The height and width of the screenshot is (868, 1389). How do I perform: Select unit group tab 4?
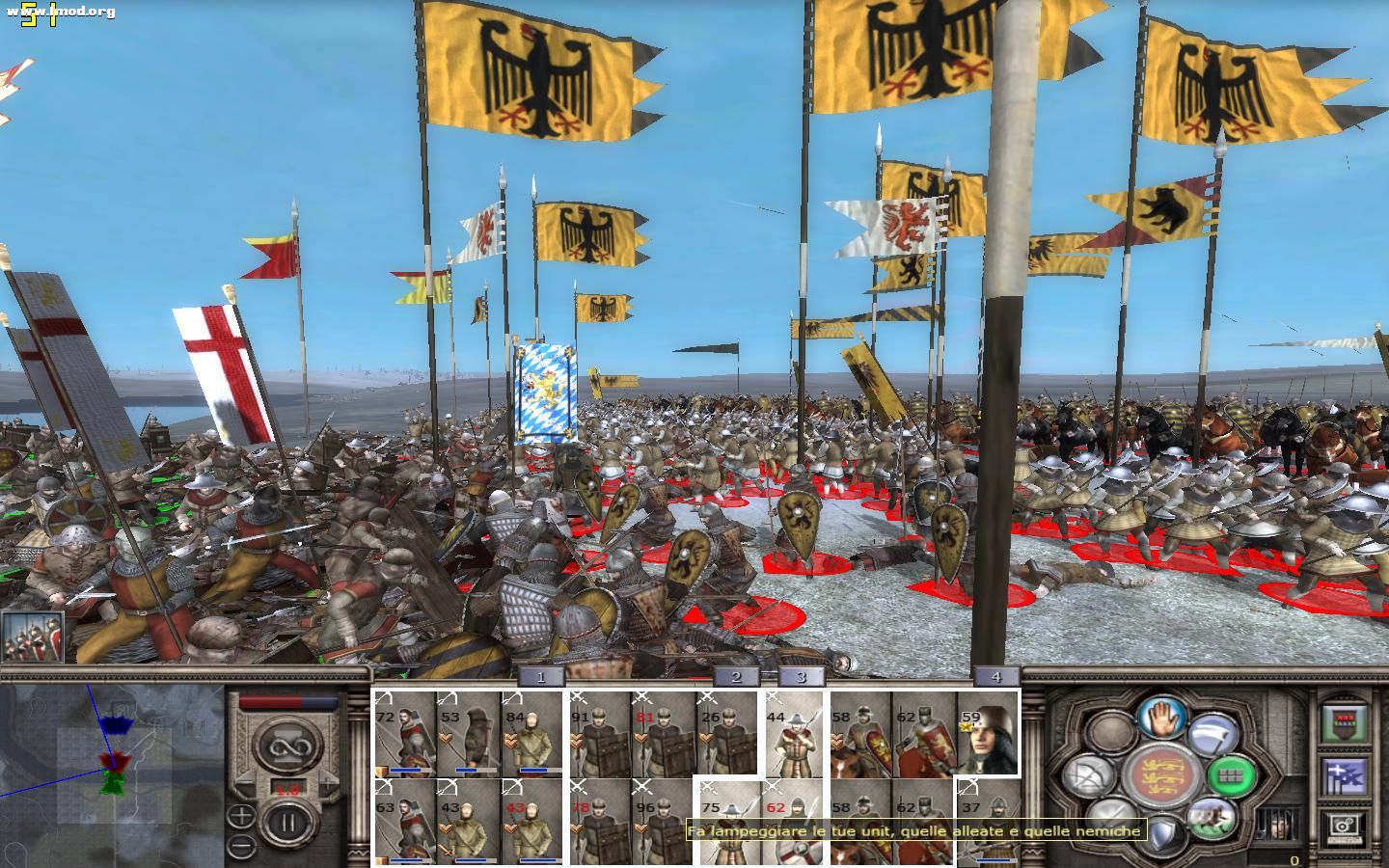pyautogui.click(x=997, y=677)
